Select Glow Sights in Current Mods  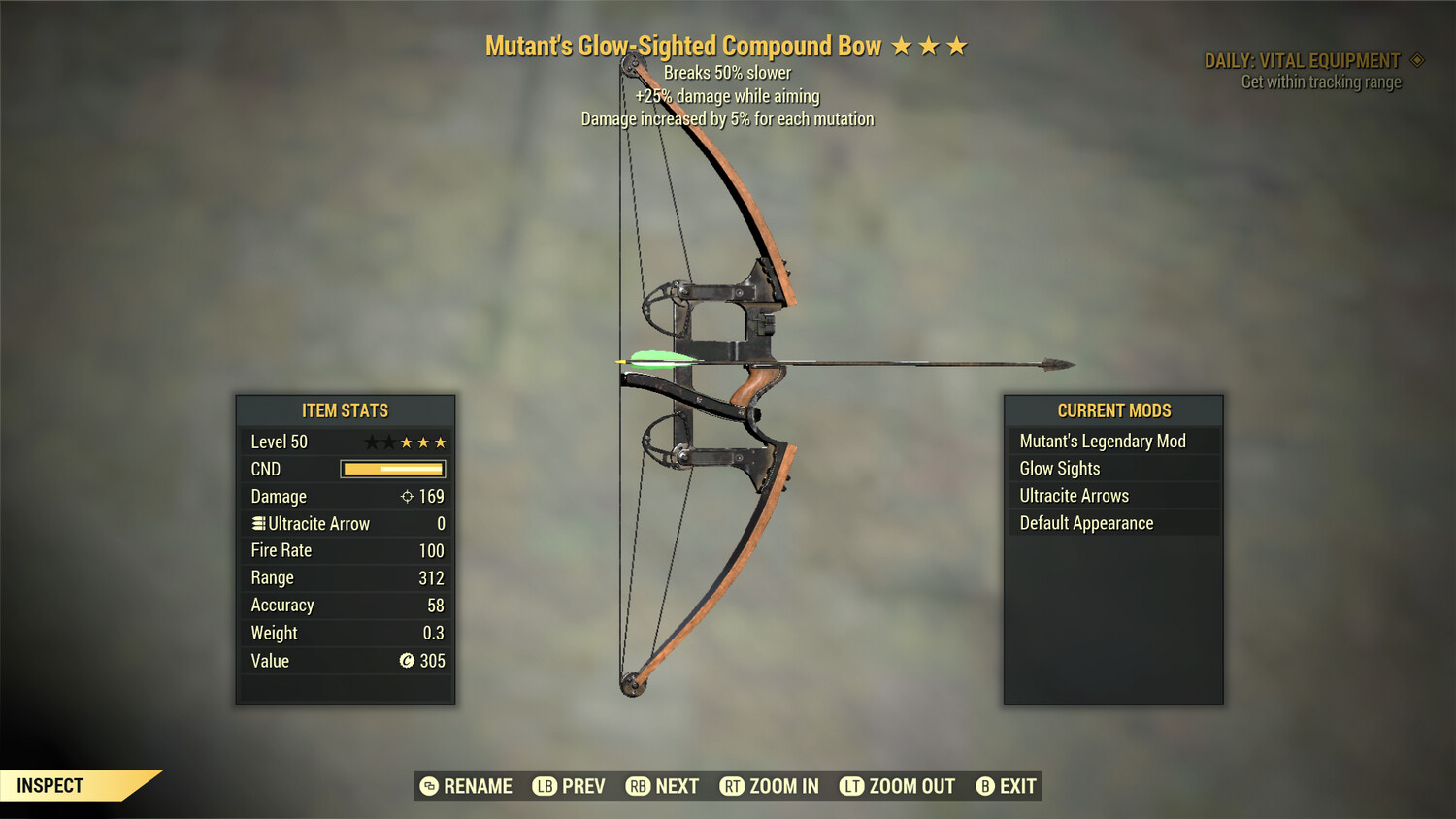pos(1058,468)
